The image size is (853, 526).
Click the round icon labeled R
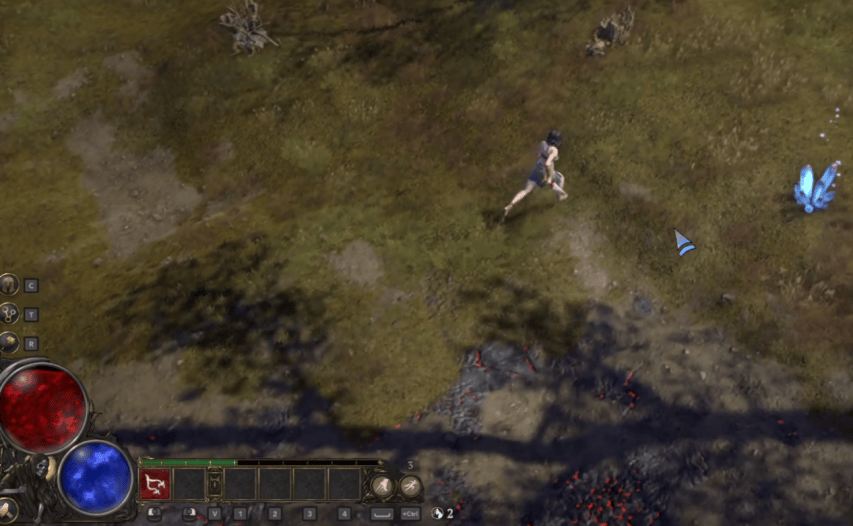click(9, 342)
